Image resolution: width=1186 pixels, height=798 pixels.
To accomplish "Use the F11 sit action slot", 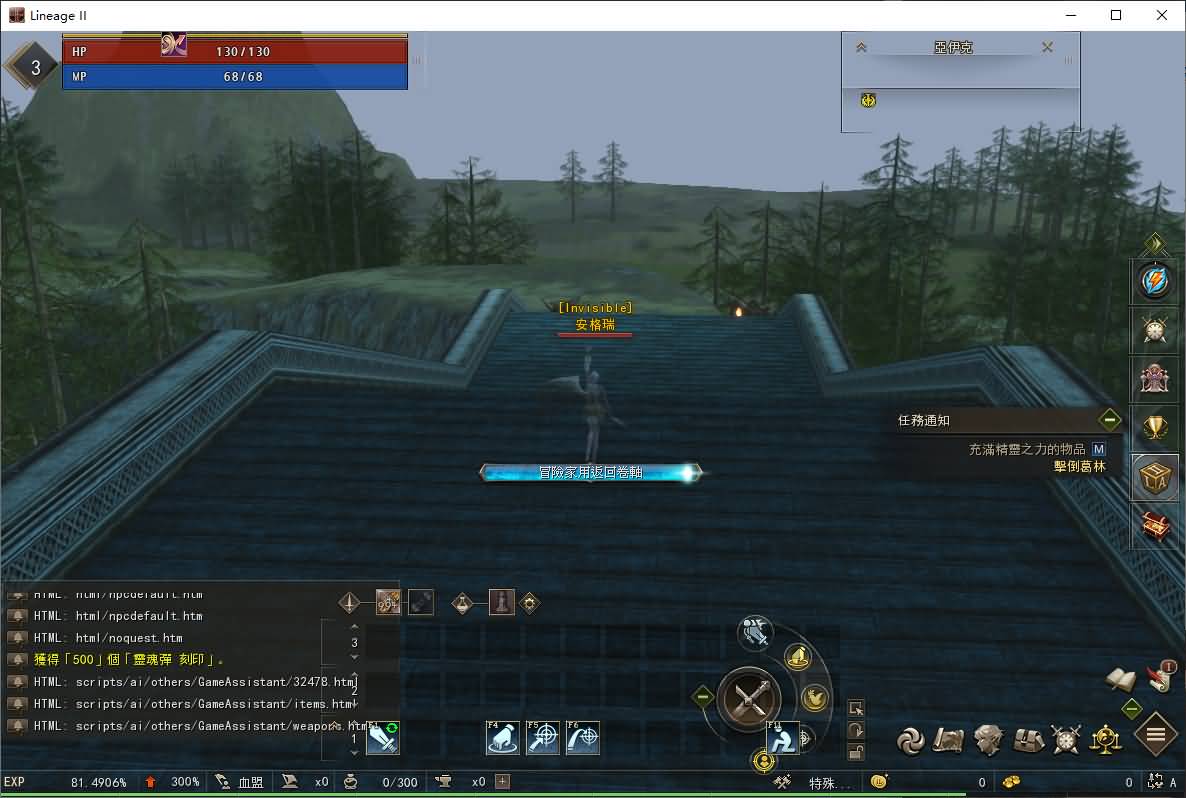I will click(x=783, y=738).
